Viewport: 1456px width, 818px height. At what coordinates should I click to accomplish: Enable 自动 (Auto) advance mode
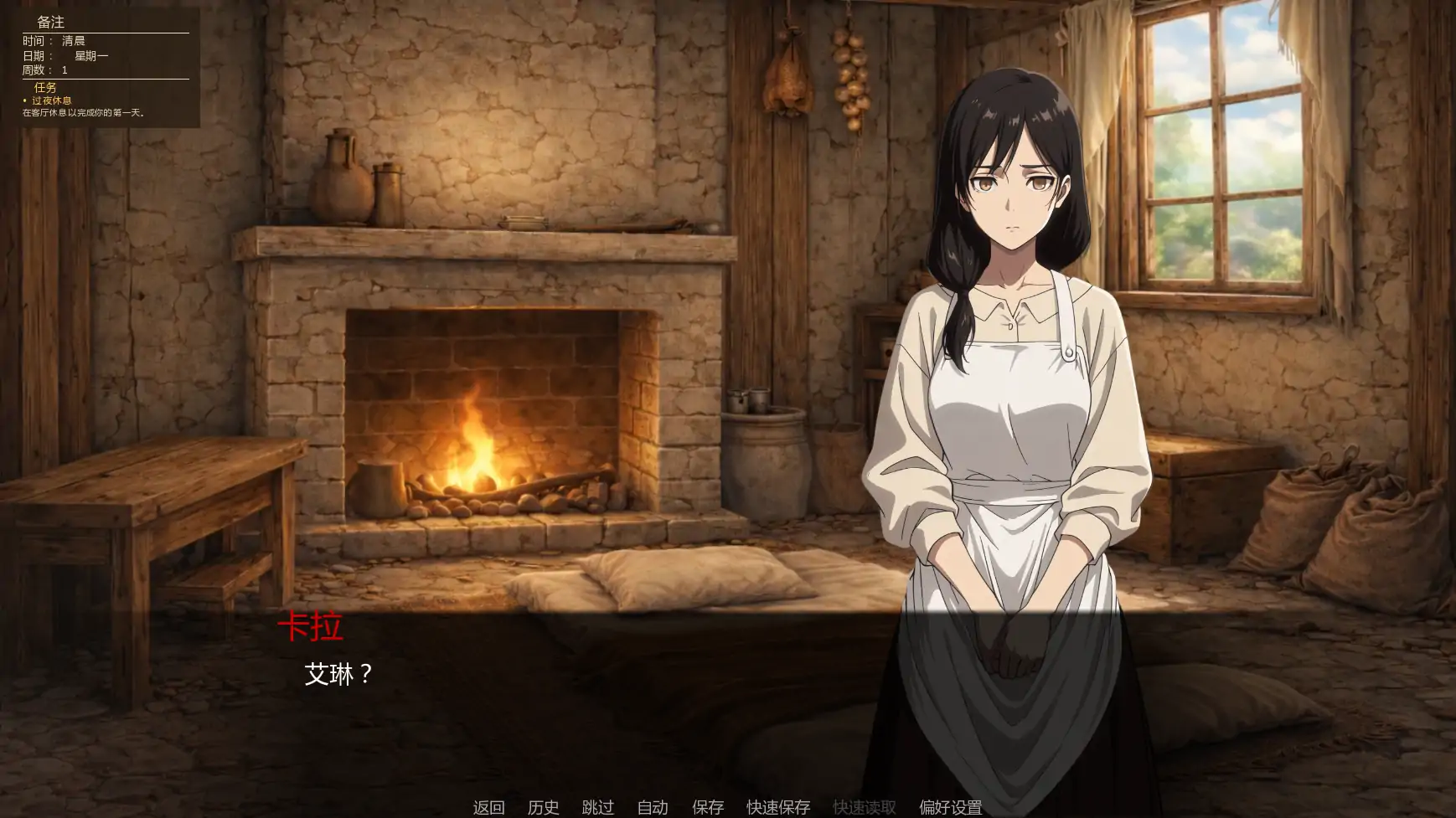(x=653, y=808)
